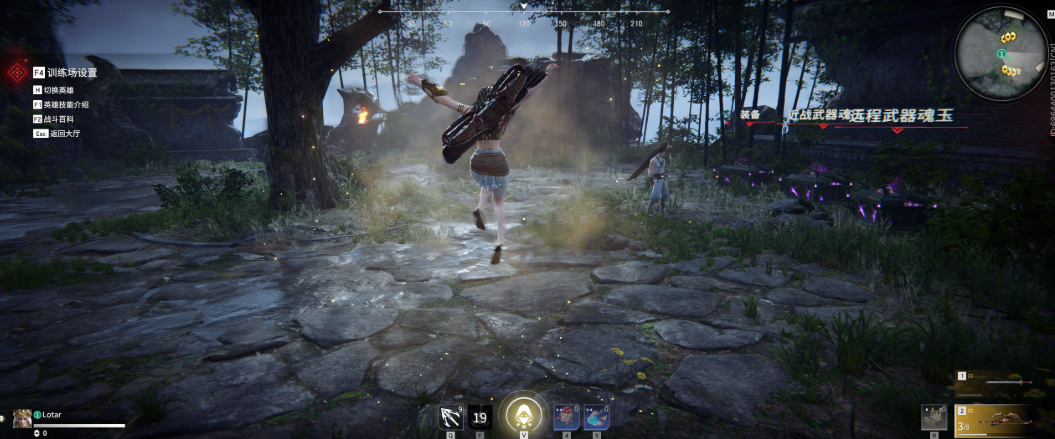The image size is (1055, 439).
Task: Click the Lotar player portrait
Action: tap(21, 417)
